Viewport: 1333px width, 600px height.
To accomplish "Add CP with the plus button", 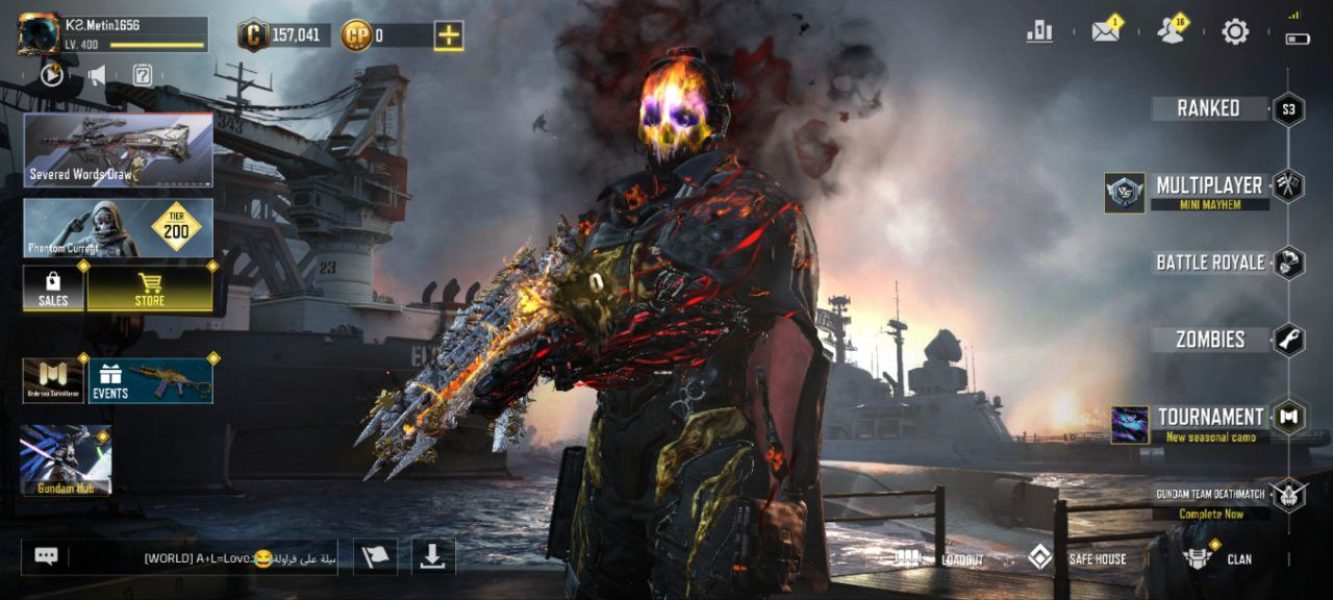I will (x=448, y=36).
